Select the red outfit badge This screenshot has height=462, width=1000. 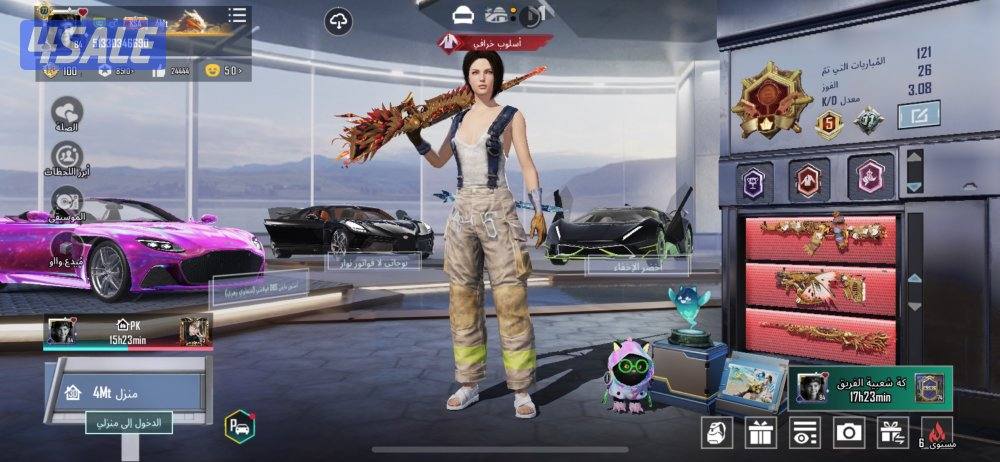(x=808, y=180)
